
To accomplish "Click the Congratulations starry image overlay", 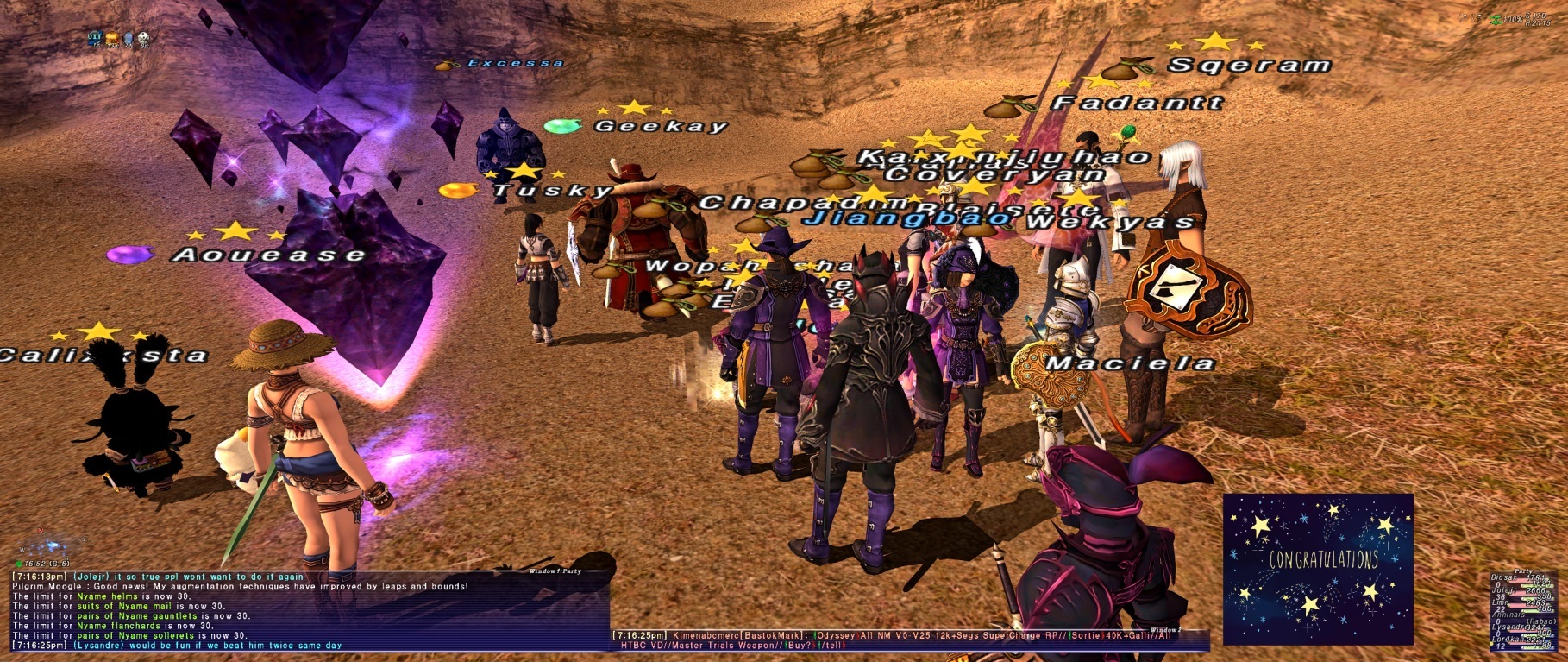I will point(1318,569).
